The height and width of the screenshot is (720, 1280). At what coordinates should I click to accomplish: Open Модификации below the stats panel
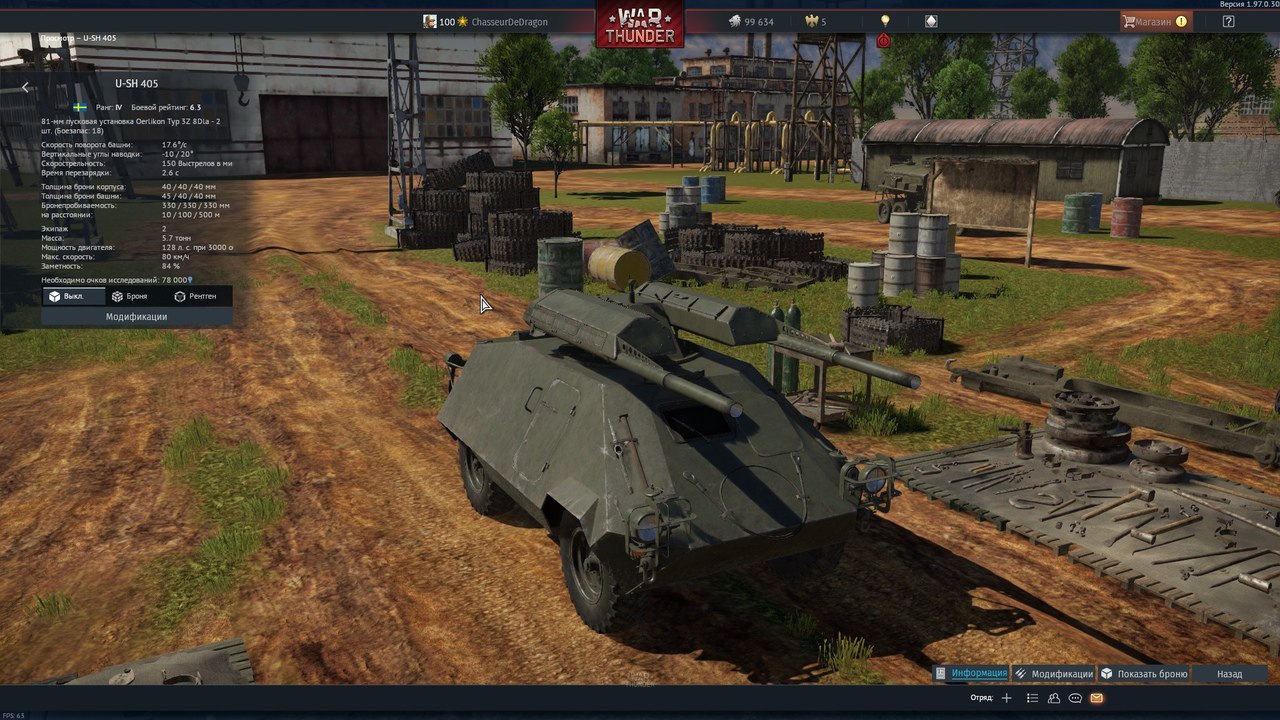[x=136, y=316]
